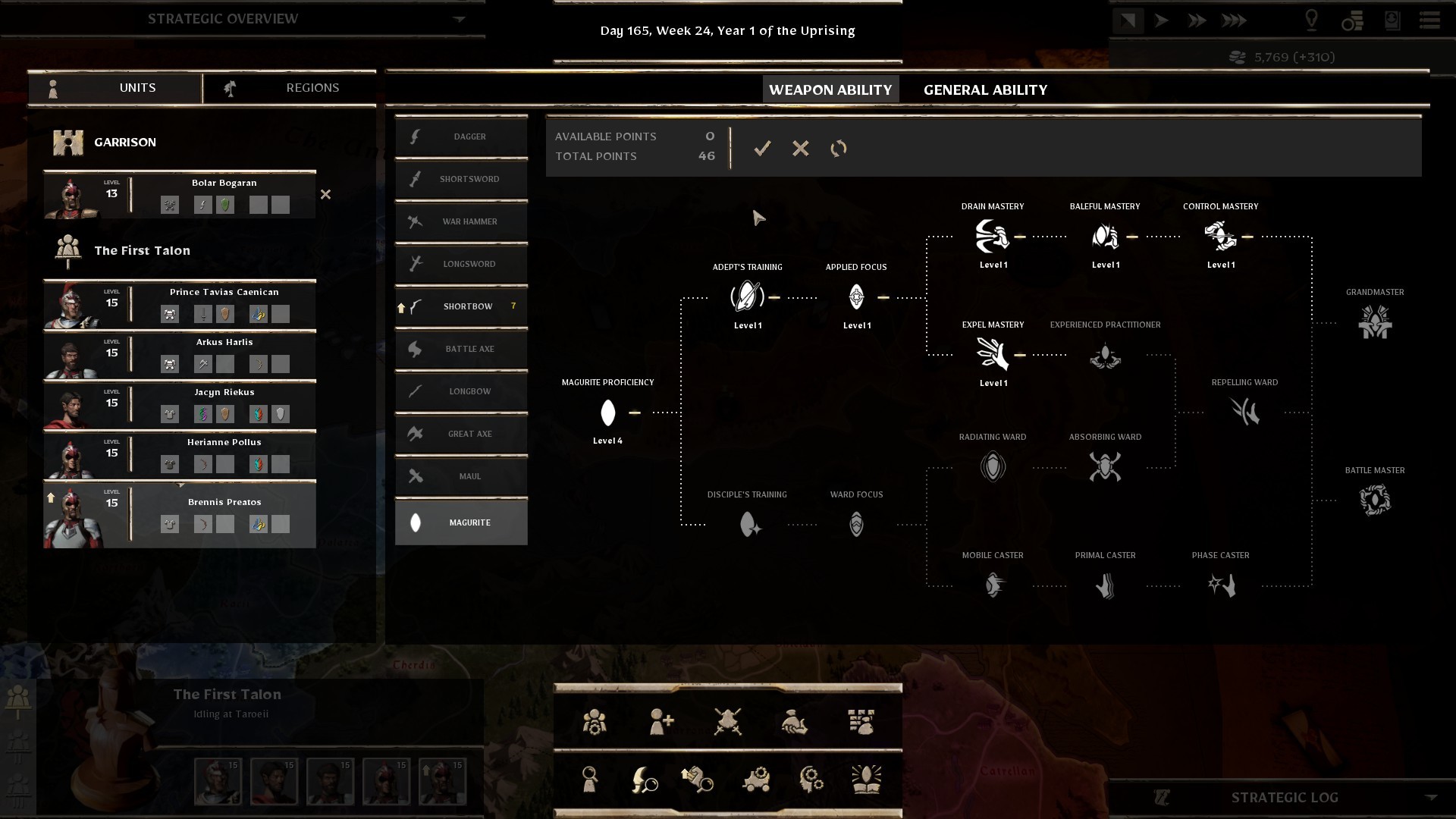
Task: Open the Magurite weapon ability tree
Action: [460, 522]
